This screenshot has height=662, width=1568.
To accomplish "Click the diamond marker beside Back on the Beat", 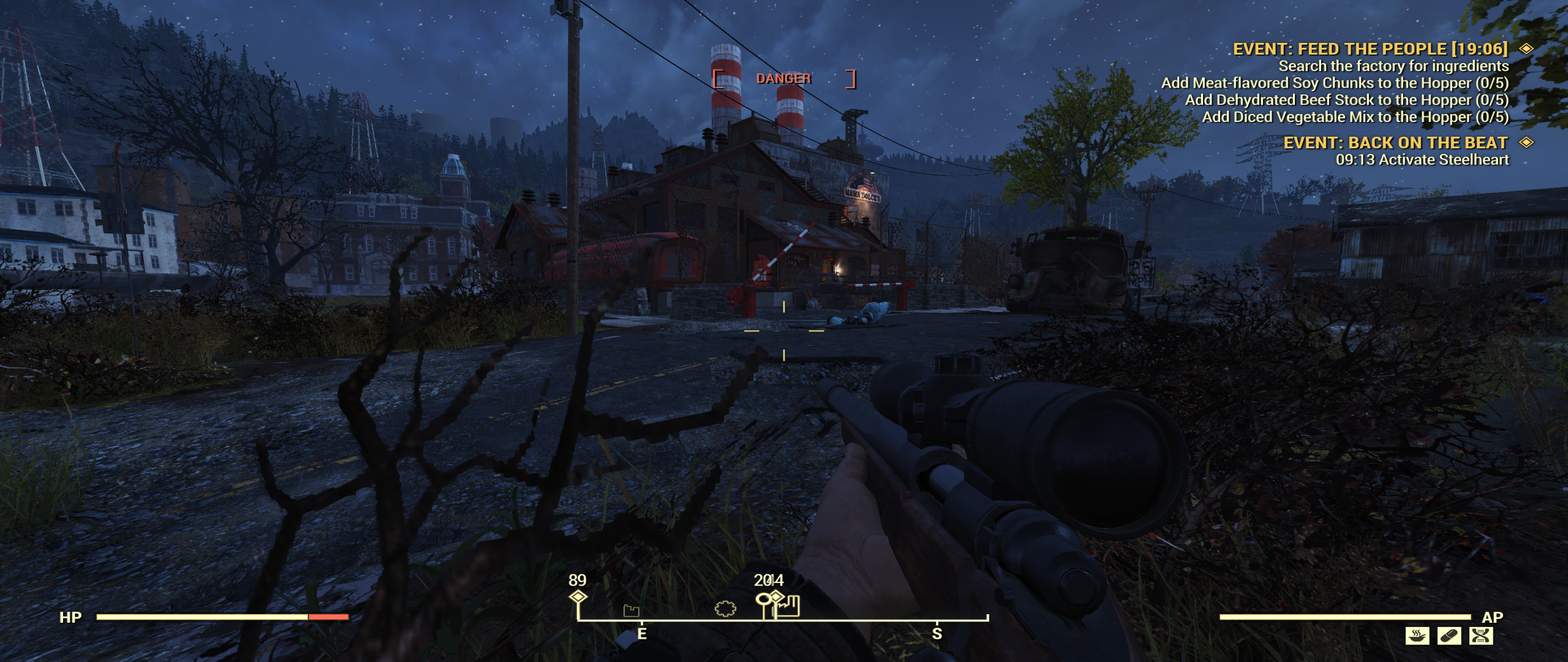I will [1526, 142].
